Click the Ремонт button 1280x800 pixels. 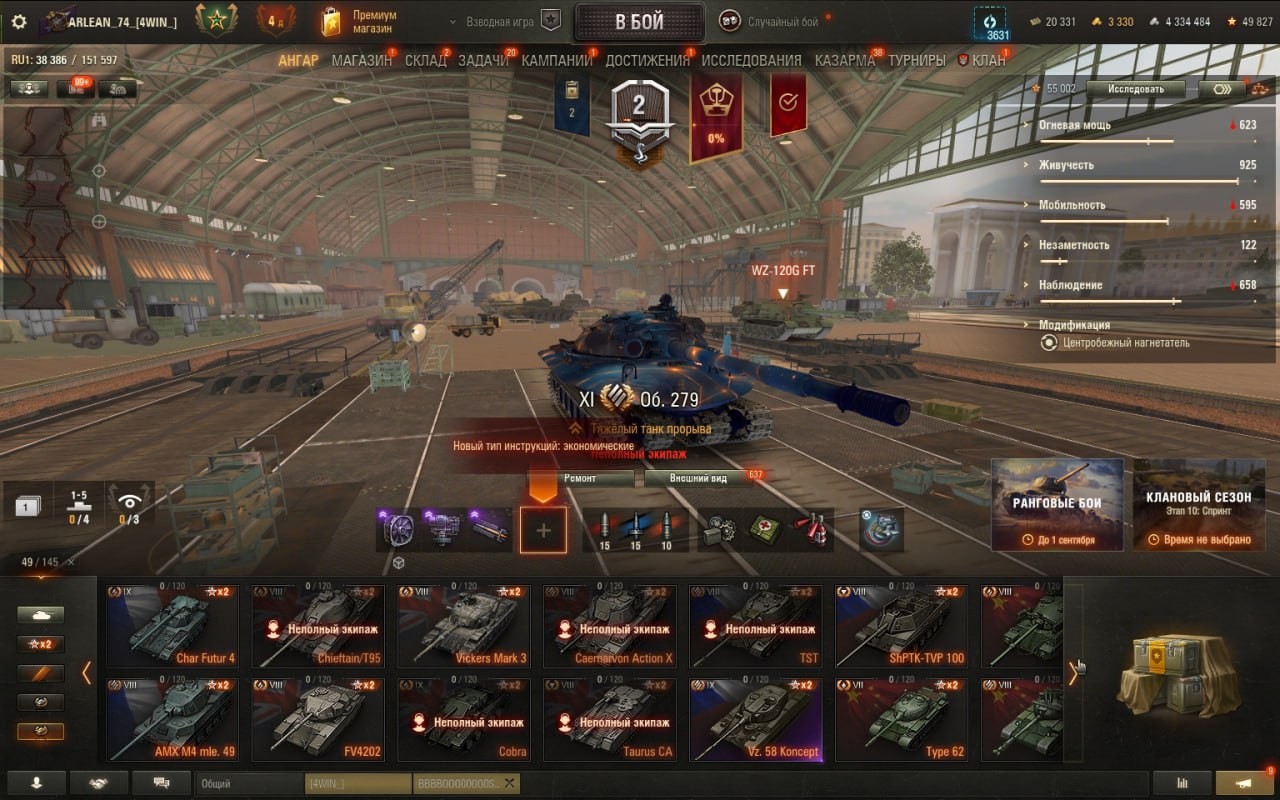coord(580,478)
